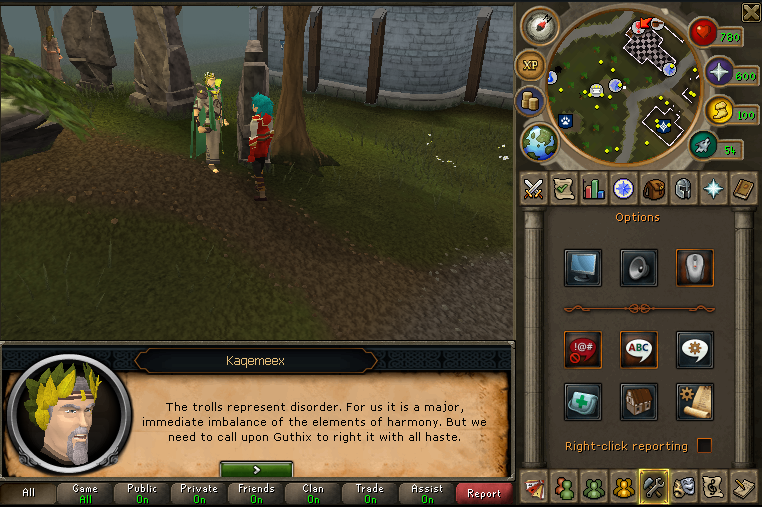Select the Trade chat filter
The width and height of the screenshot is (762, 507).
click(370, 493)
